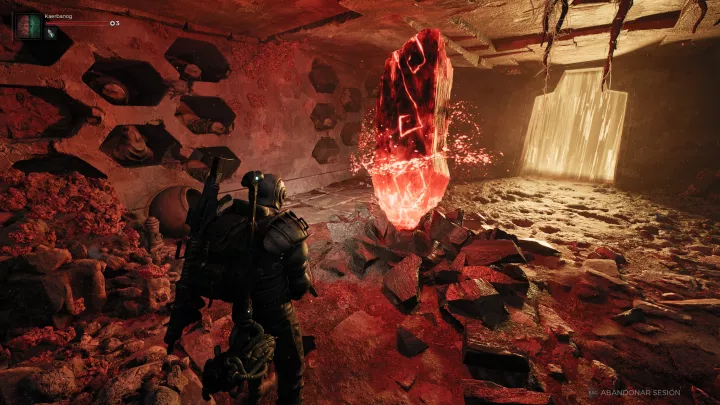Select the item icon below the player name
Viewport: 720px width, 405px height.
pyautogui.click(x=50, y=33)
